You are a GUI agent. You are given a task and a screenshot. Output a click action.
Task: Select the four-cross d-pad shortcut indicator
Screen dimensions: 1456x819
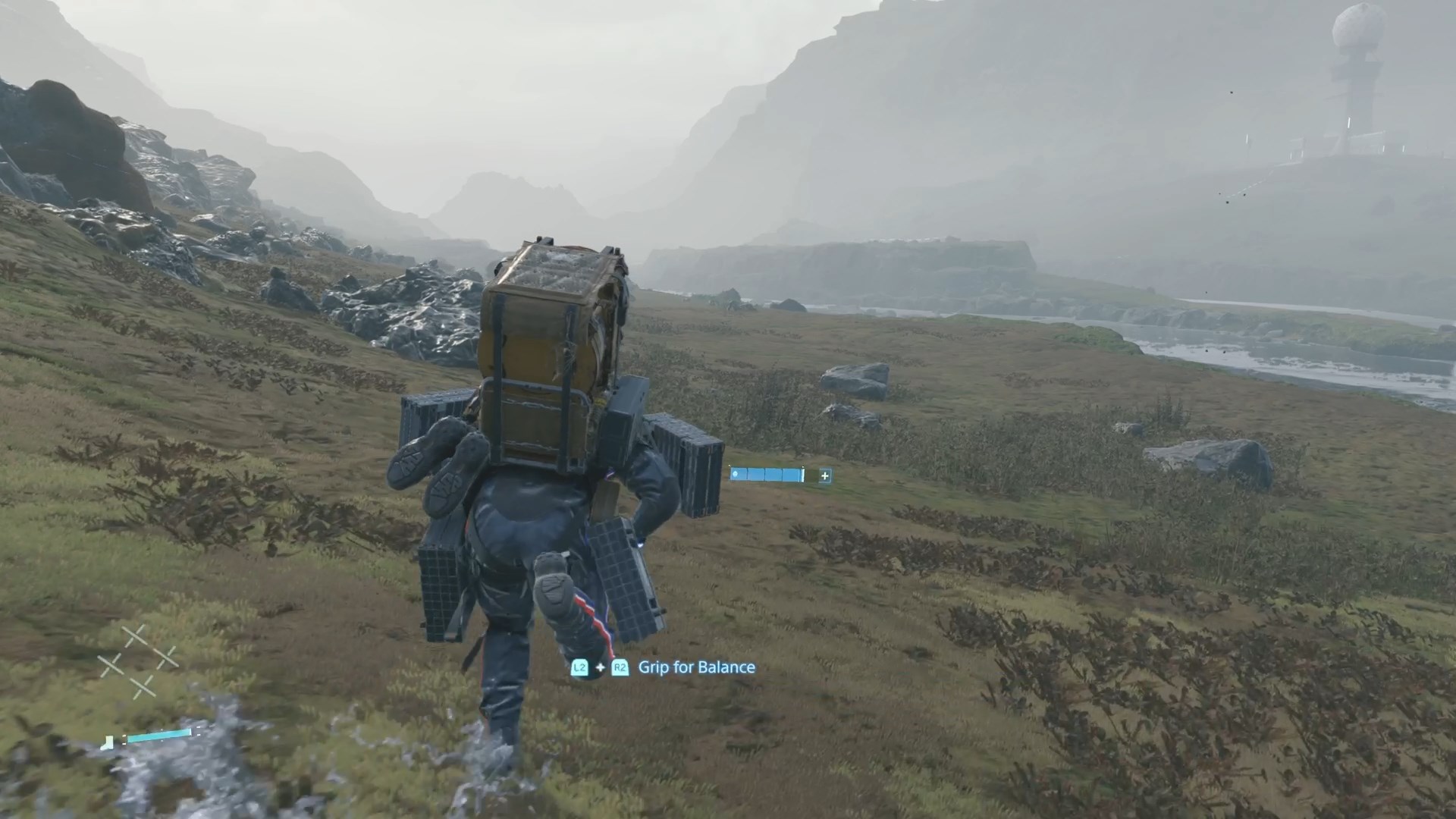(x=139, y=662)
